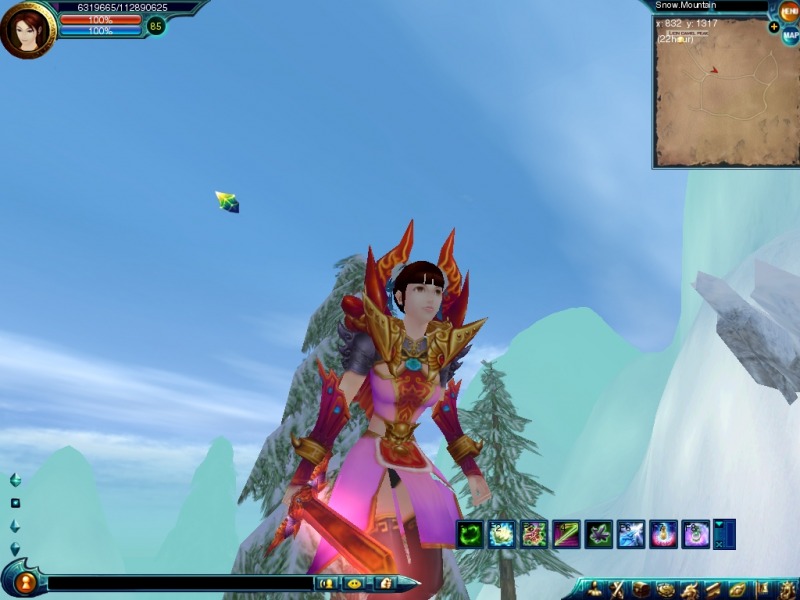Open the orange MENU button
The image size is (800, 600).
click(x=789, y=12)
